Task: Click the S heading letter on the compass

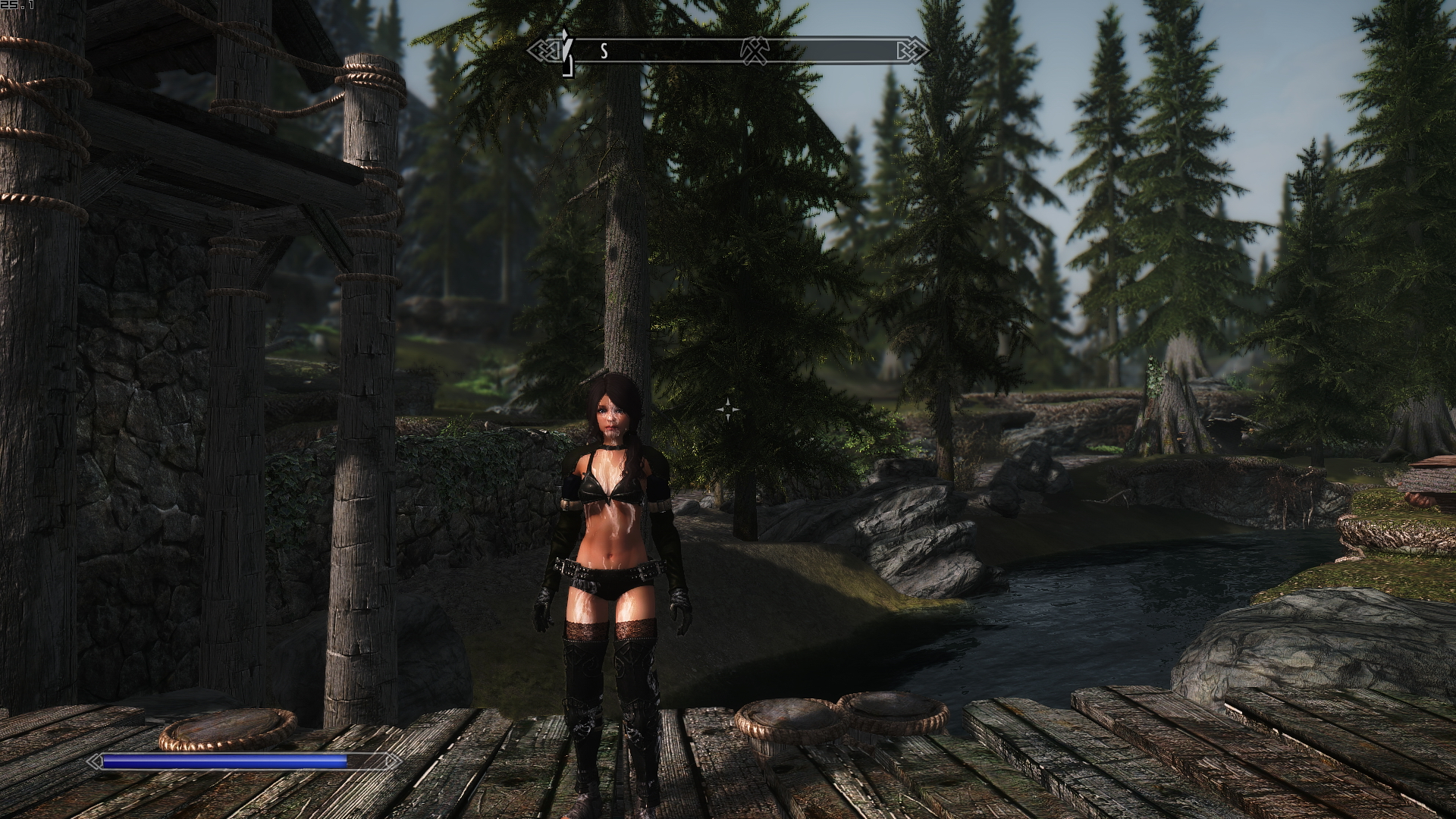Action: [x=604, y=52]
